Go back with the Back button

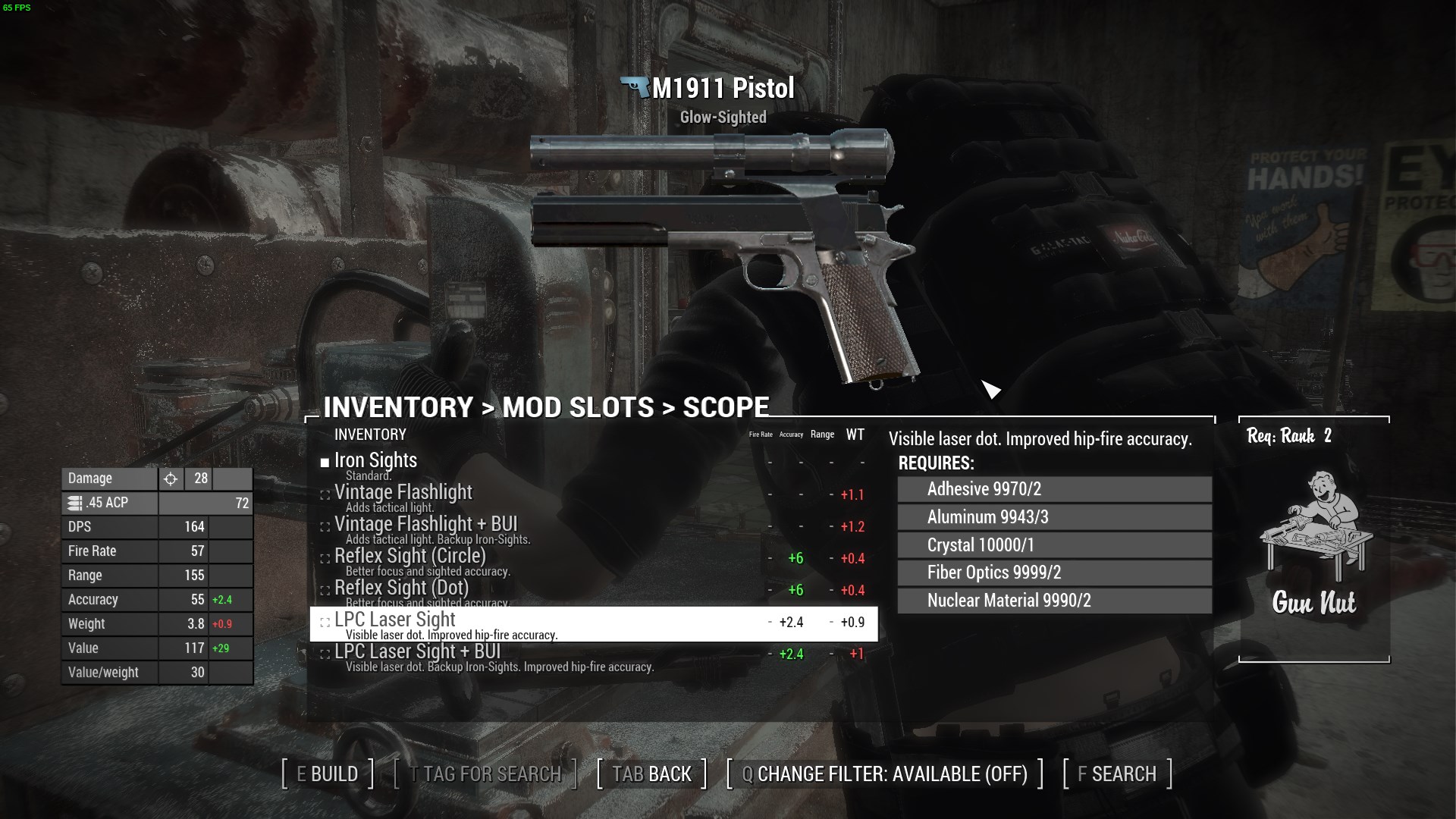point(652,773)
